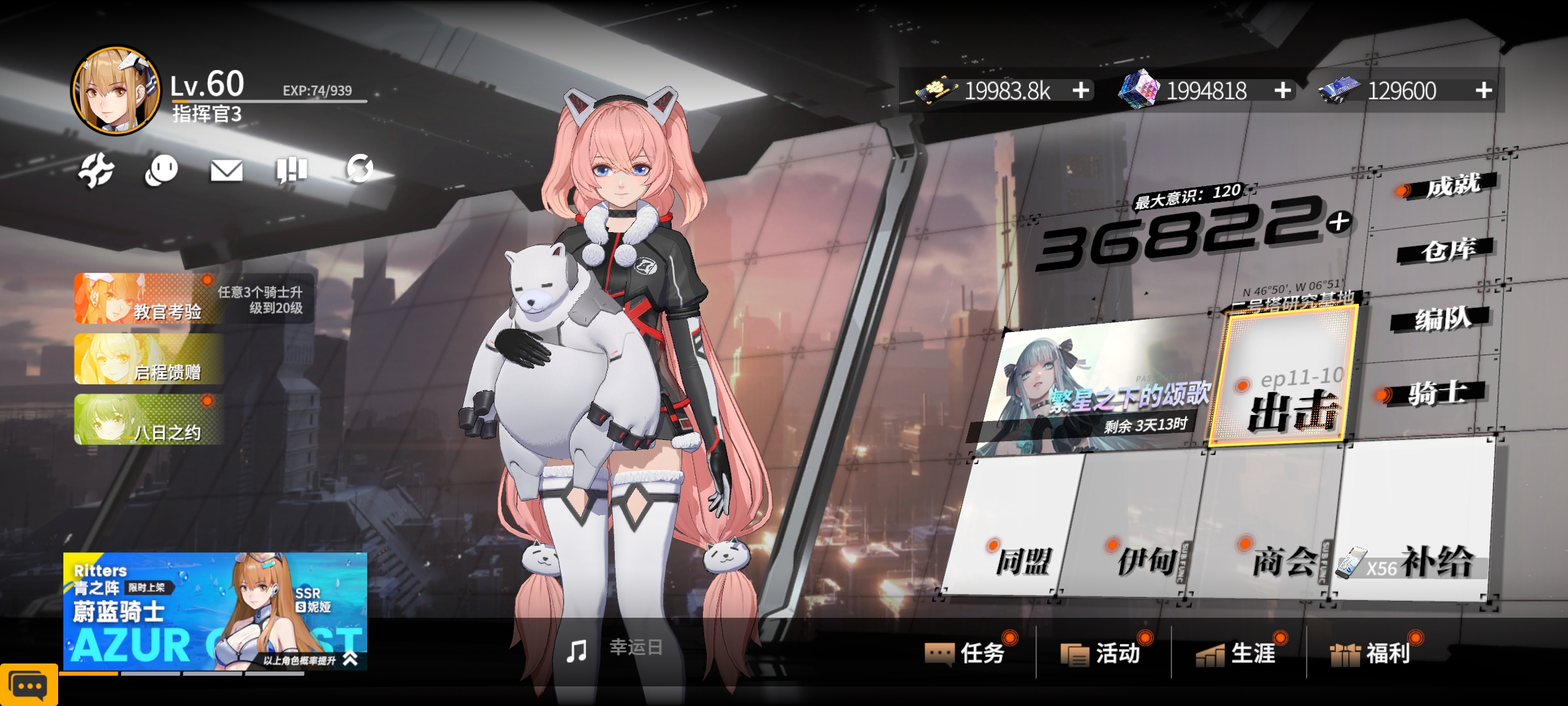Open the yellow chat overlay button

click(29, 685)
